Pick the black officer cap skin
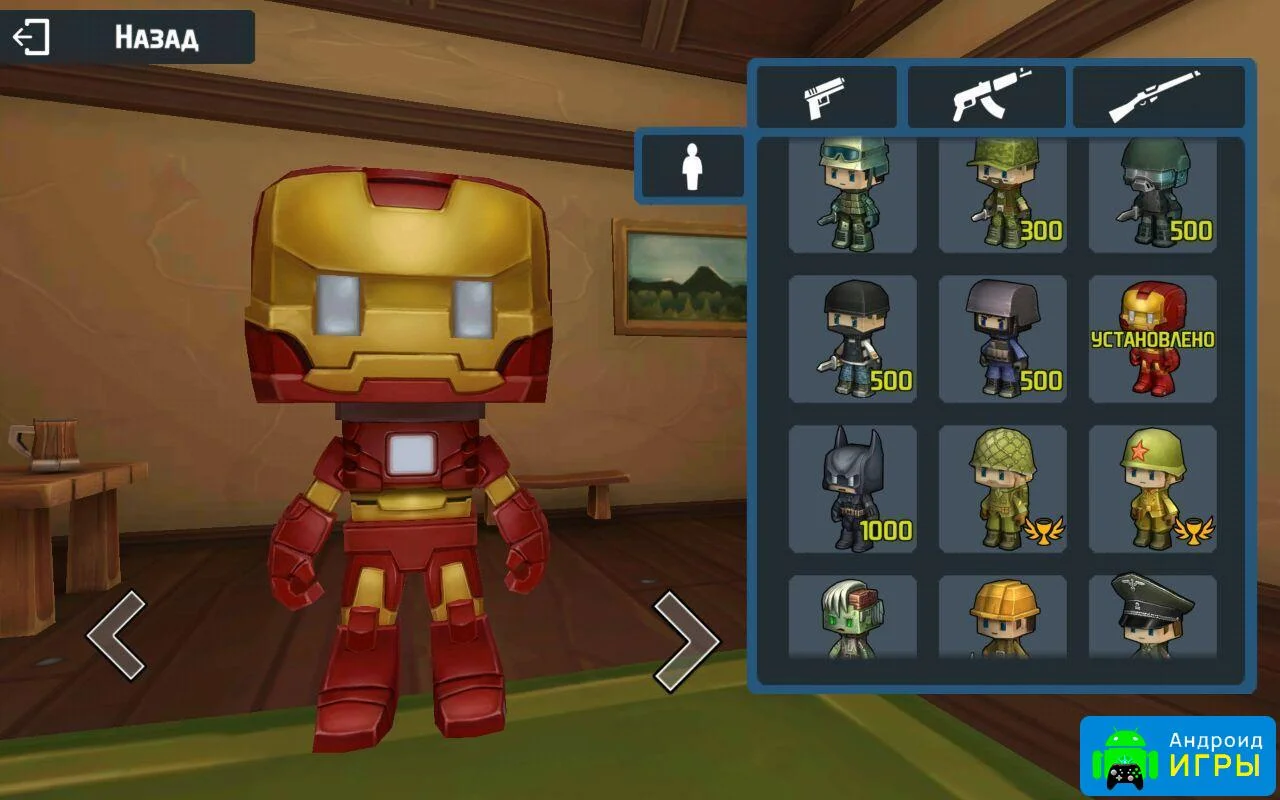 click(x=1152, y=617)
